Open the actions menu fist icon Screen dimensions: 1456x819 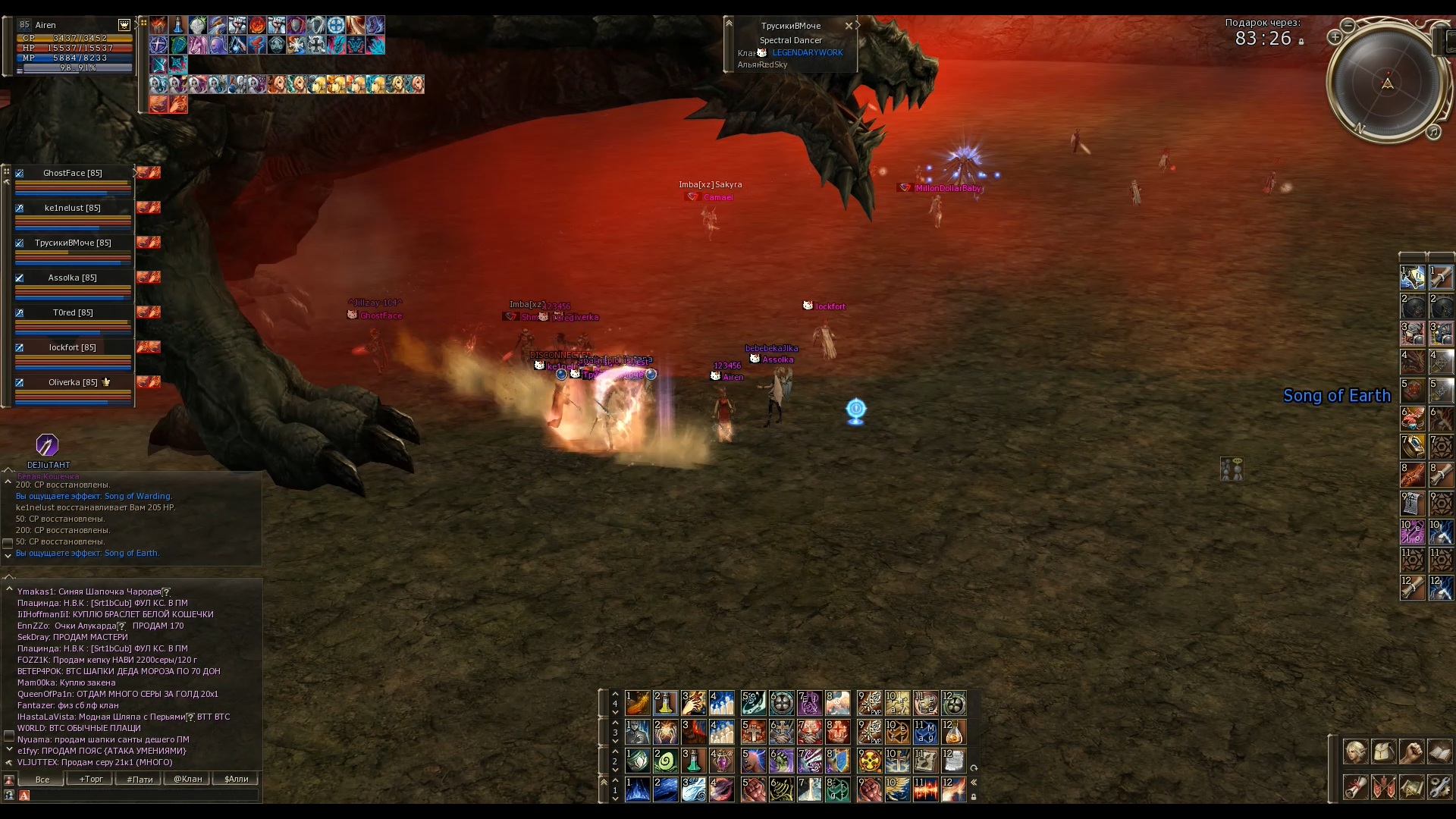[x=1412, y=752]
